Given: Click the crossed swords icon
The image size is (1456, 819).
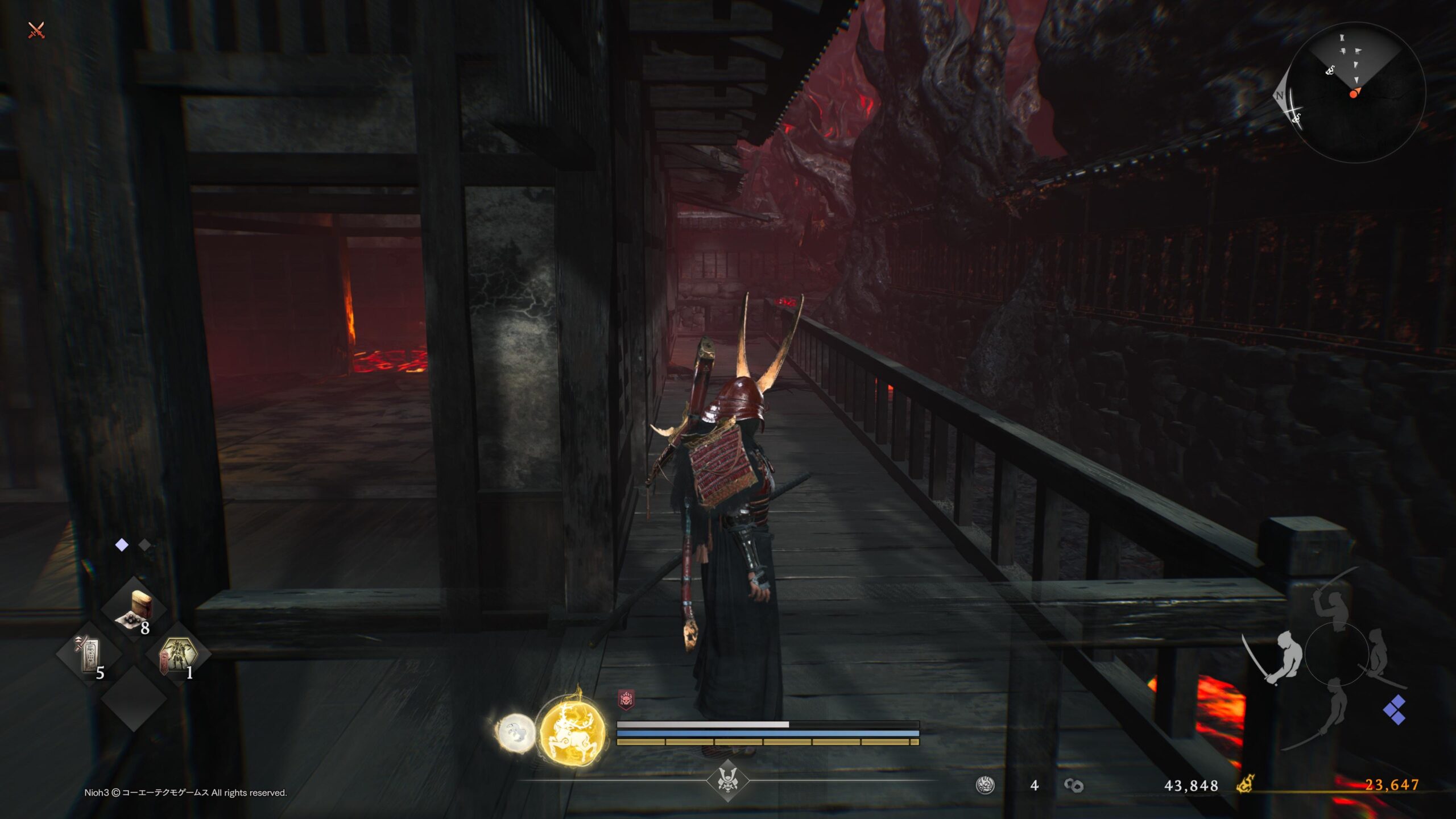Looking at the screenshot, I should click(x=36, y=30).
